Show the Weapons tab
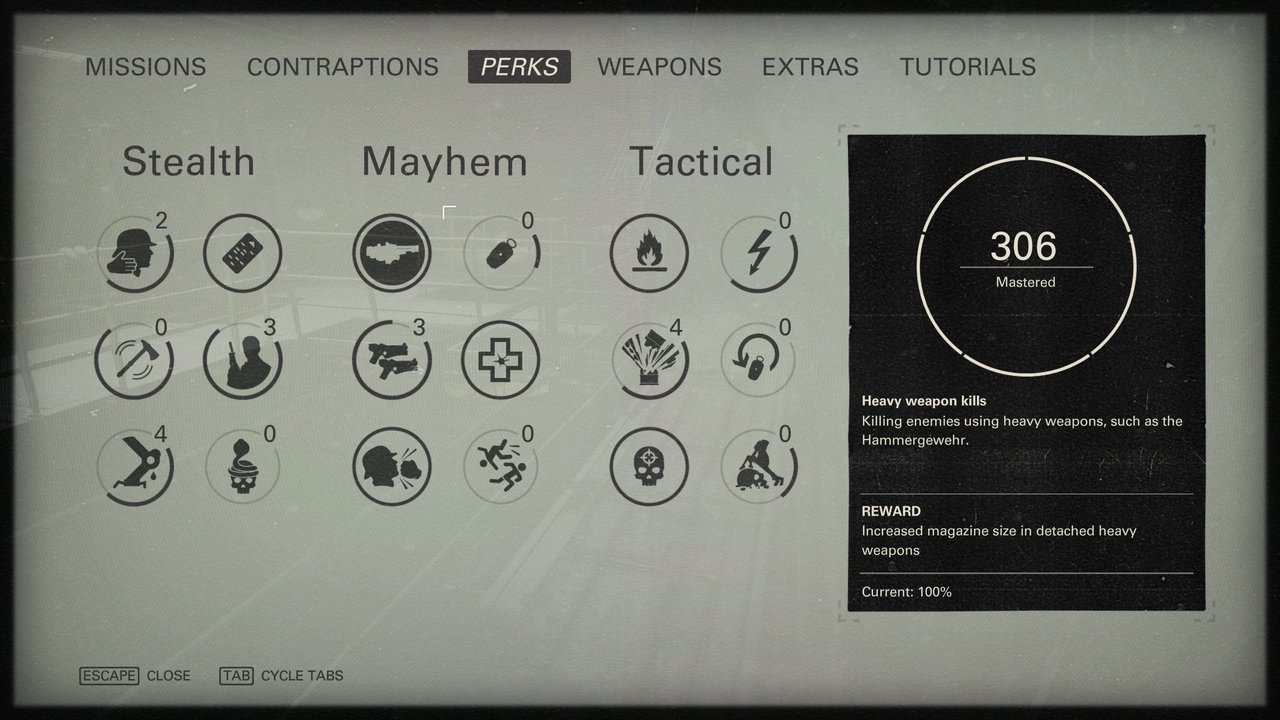 click(659, 67)
